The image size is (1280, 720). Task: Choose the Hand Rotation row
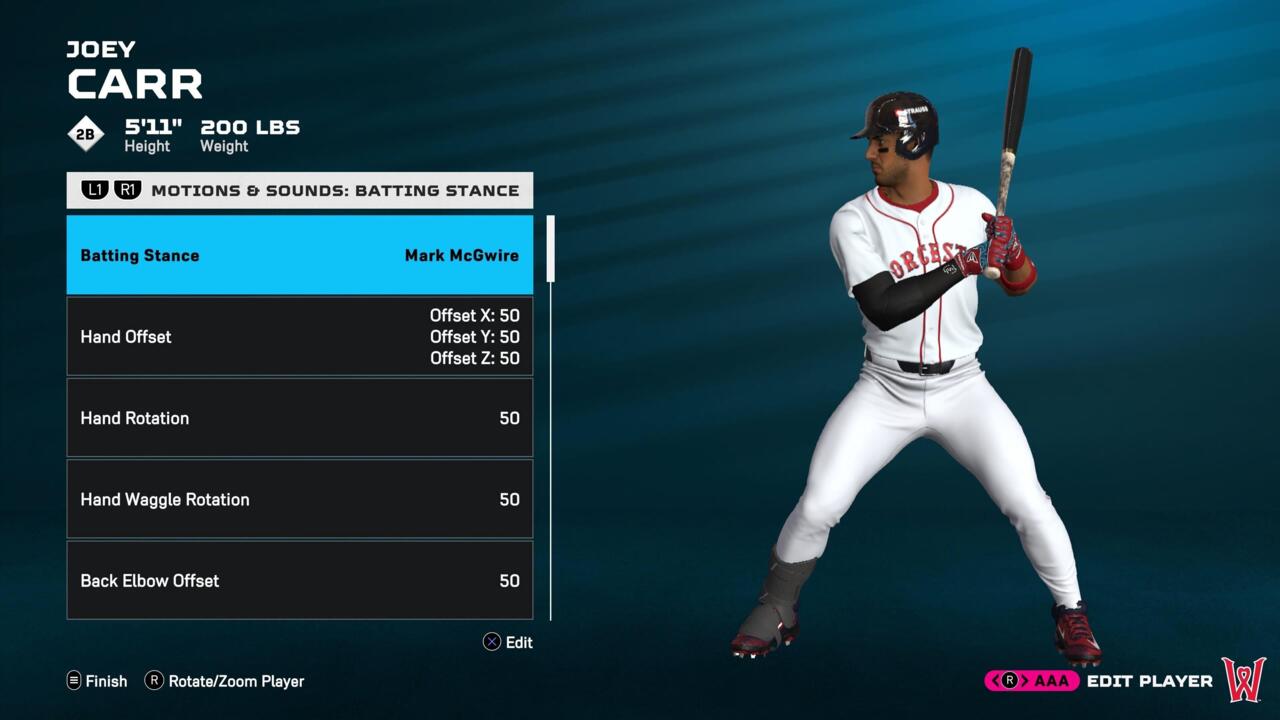[x=299, y=418]
